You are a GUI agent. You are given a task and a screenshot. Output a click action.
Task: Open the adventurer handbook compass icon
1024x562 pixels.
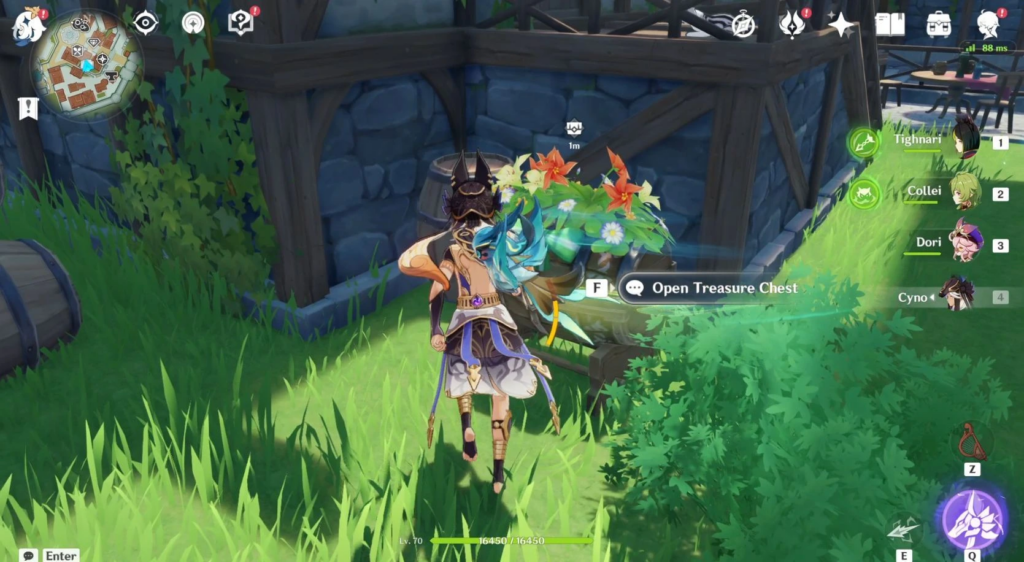tap(742, 24)
